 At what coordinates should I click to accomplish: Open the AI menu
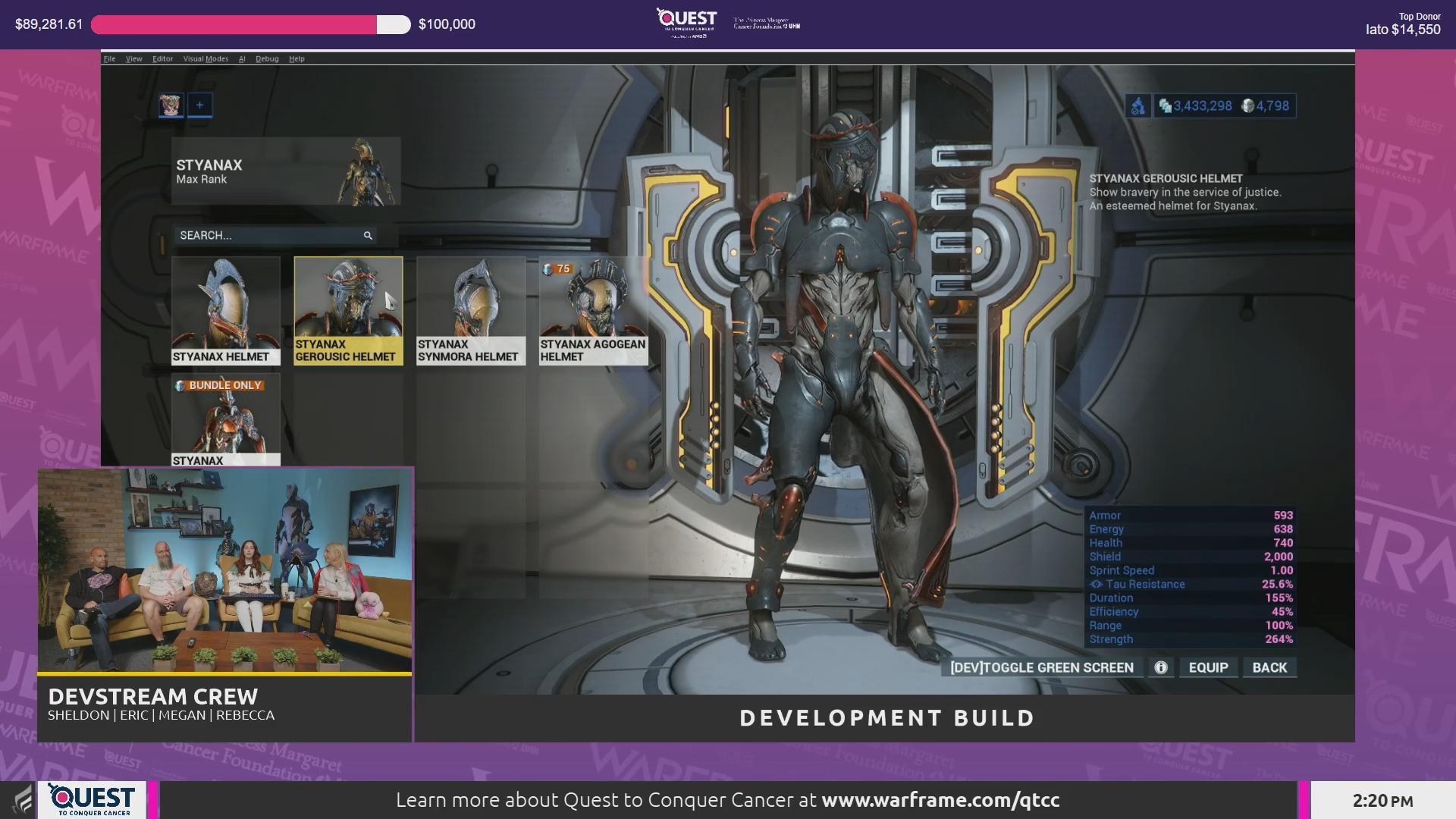[x=242, y=58]
